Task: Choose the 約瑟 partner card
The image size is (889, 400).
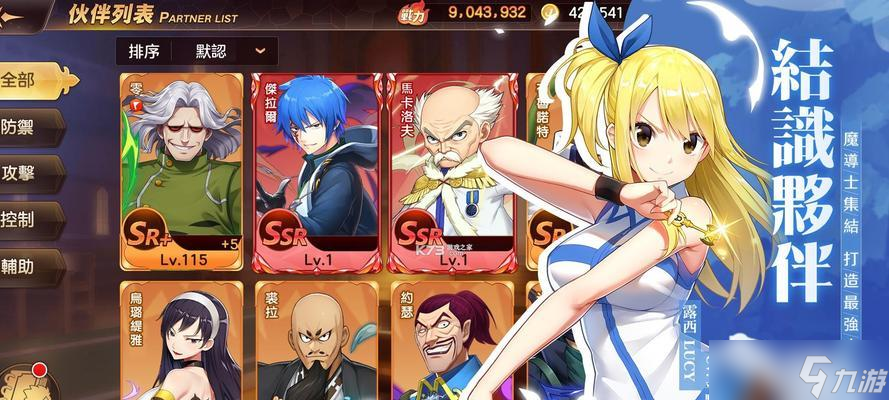Action: [450, 342]
